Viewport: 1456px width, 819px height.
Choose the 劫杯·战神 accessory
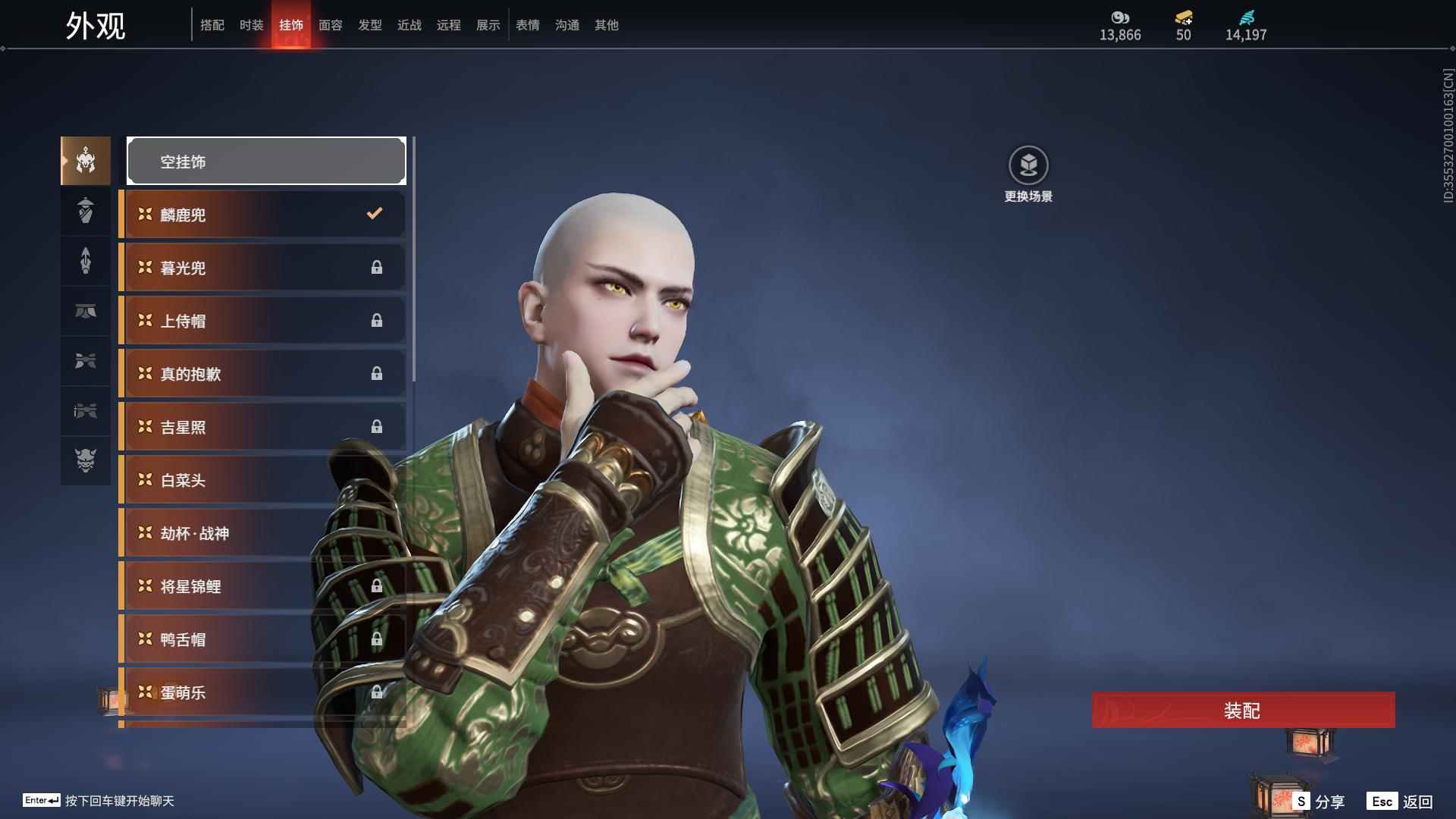click(227, 533)
